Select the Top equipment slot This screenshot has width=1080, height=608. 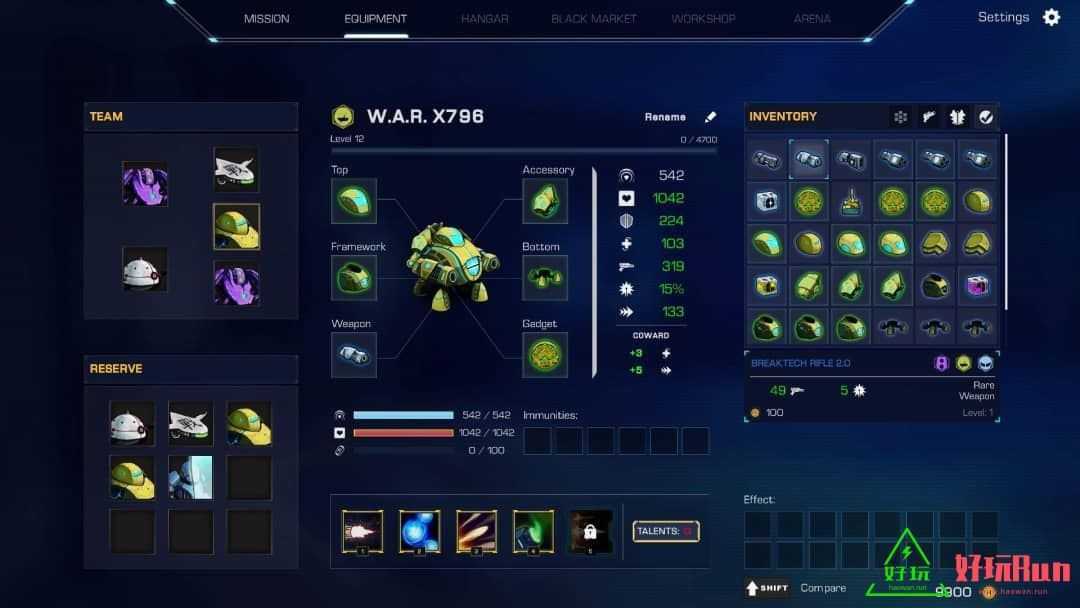click(x=354, y=201)
